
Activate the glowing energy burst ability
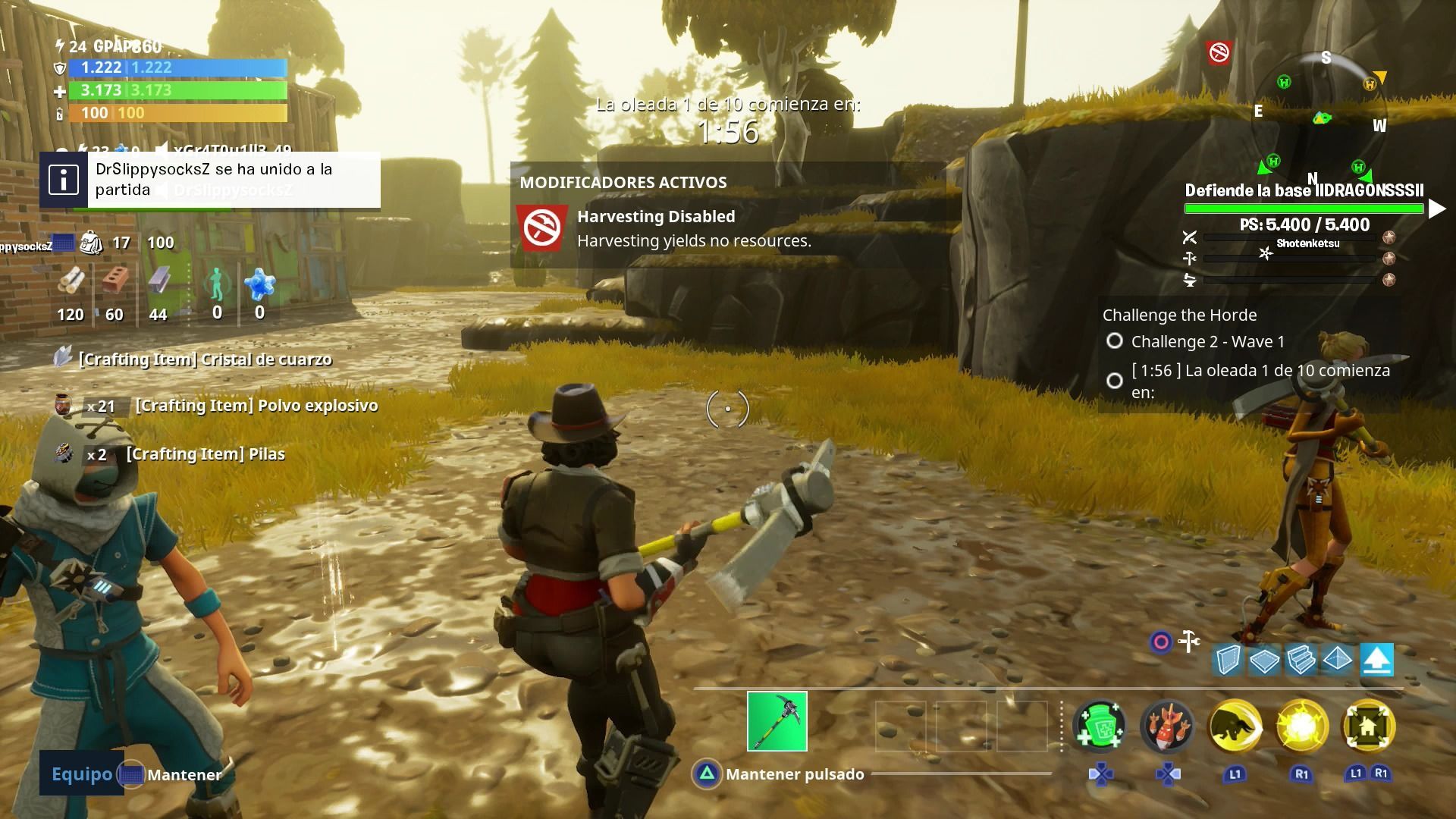coord(1301,726)
